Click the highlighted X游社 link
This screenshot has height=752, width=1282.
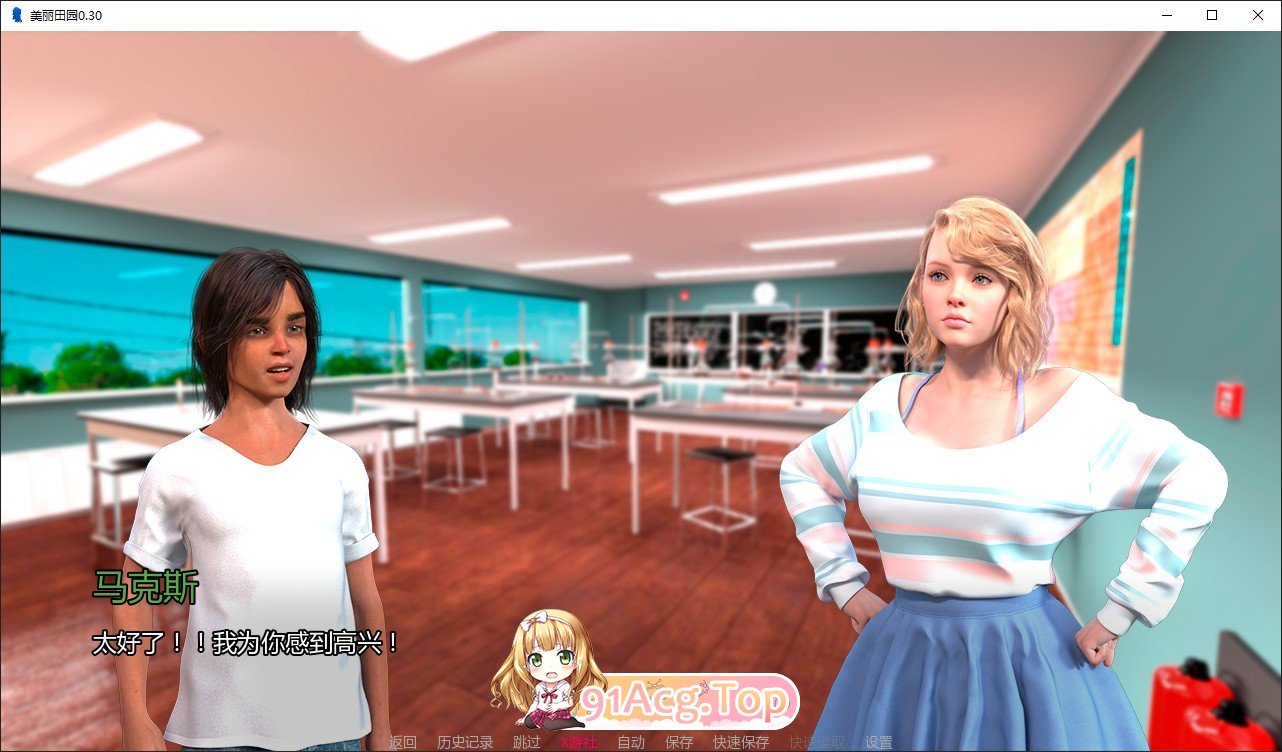click(581, 743)
